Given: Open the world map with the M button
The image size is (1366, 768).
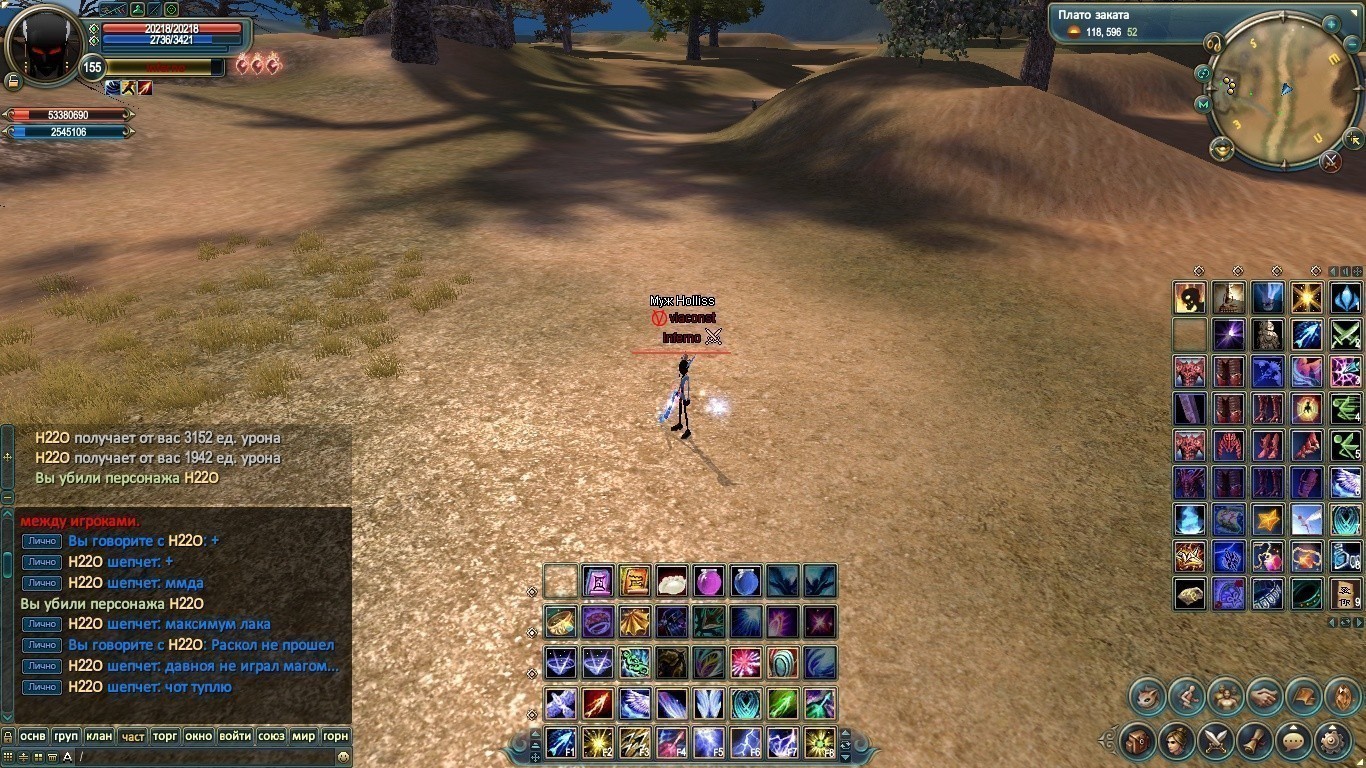Looking at the screenshot, I should pos(1202,104).
